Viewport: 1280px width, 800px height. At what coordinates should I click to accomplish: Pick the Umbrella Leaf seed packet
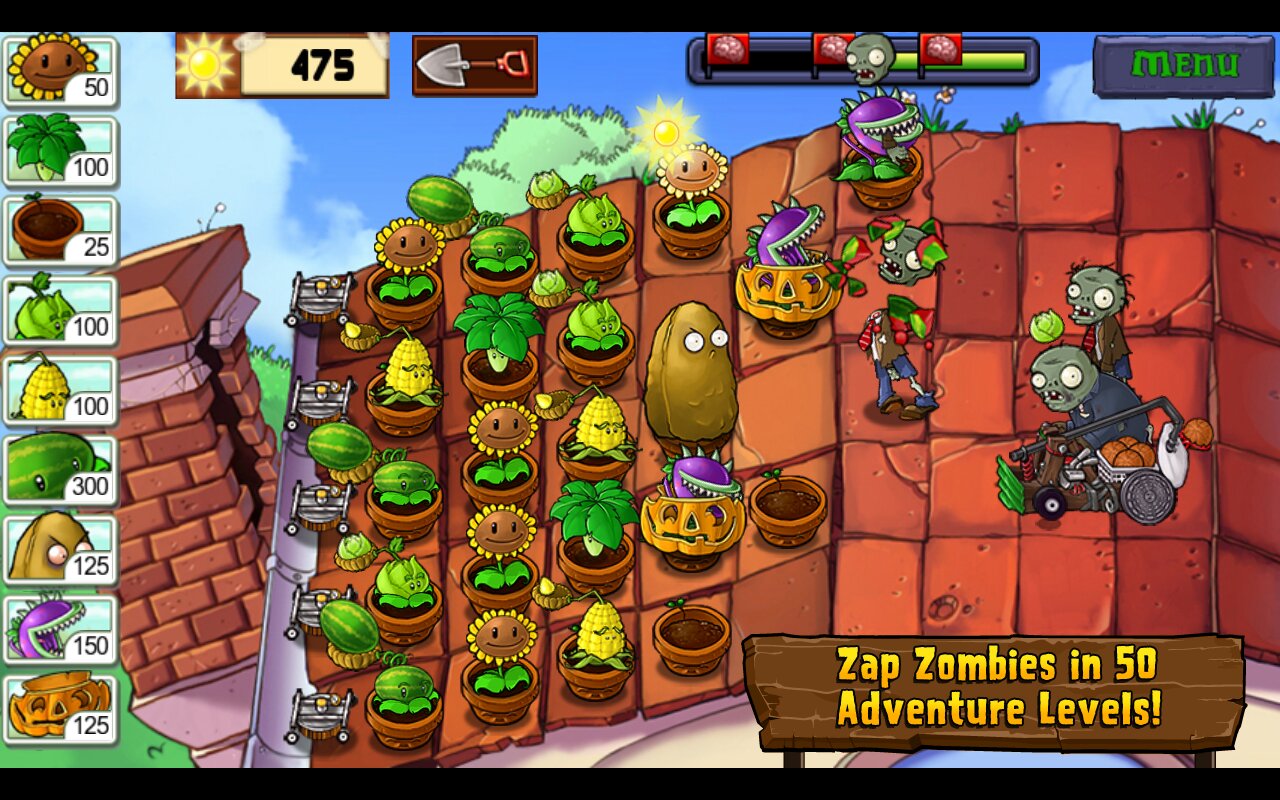click(60, 152)
